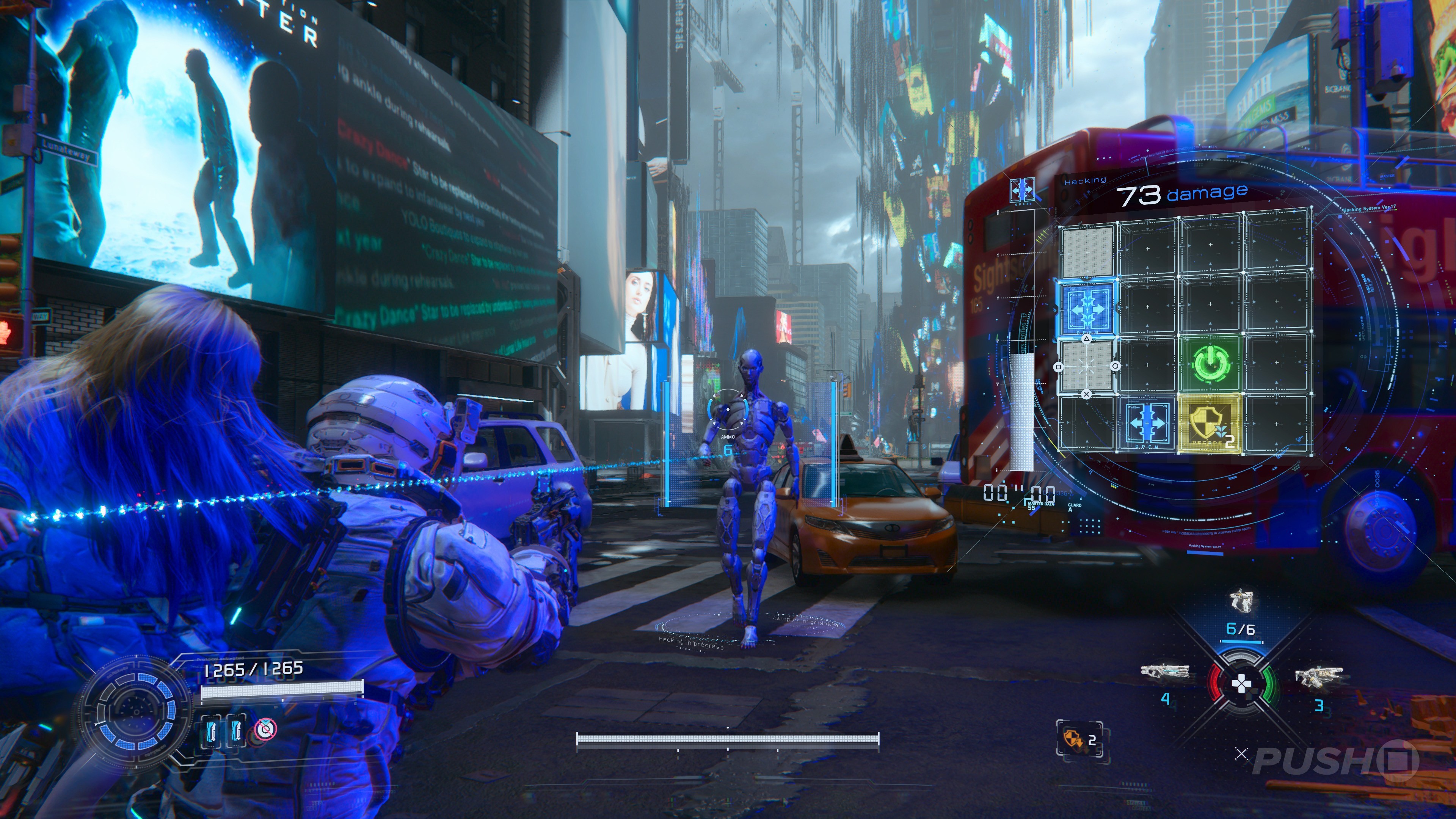The height and width of the screenshot is (819, 1456).
Task: Click the highlighted blue Open tile
Action: tap(1087, 309)
